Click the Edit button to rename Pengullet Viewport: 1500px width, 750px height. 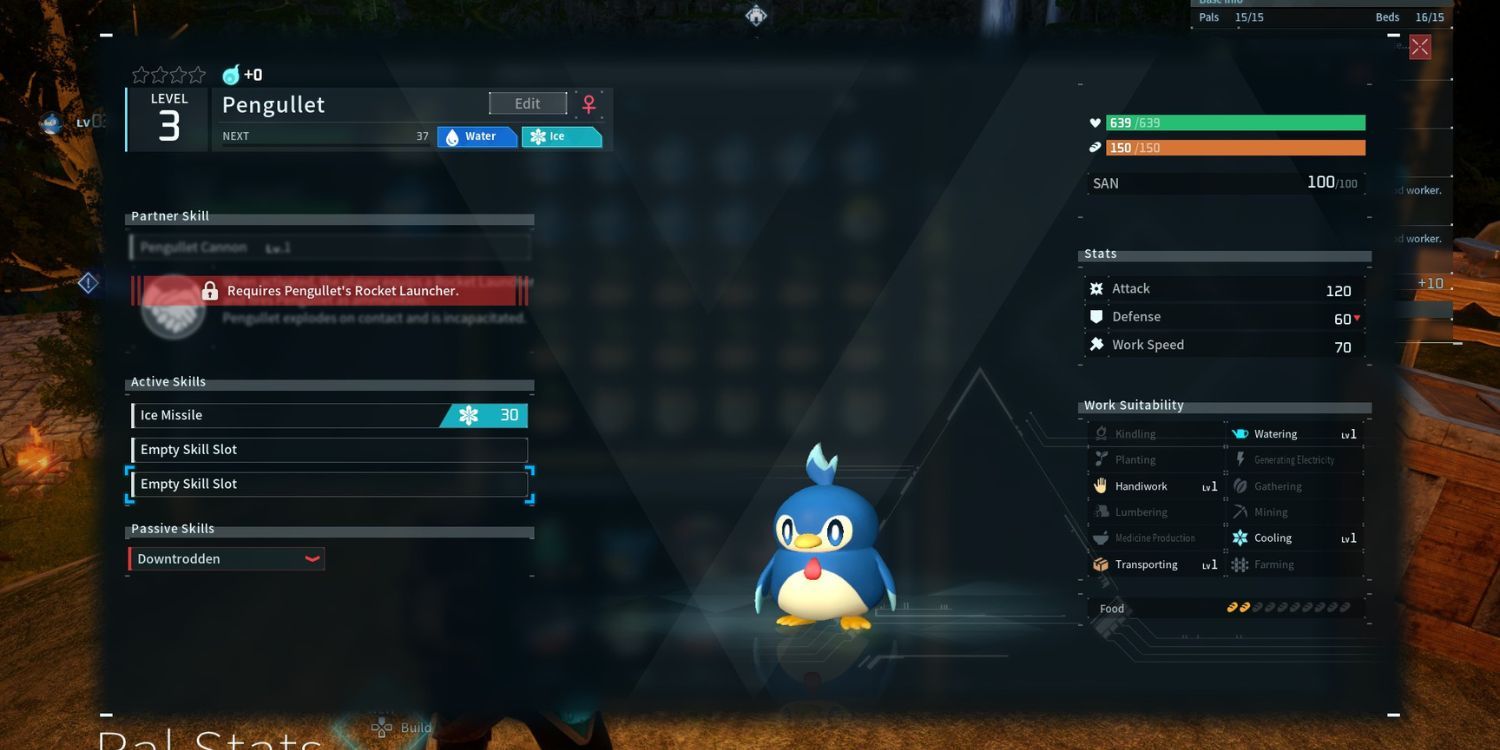tap(527, 103)
